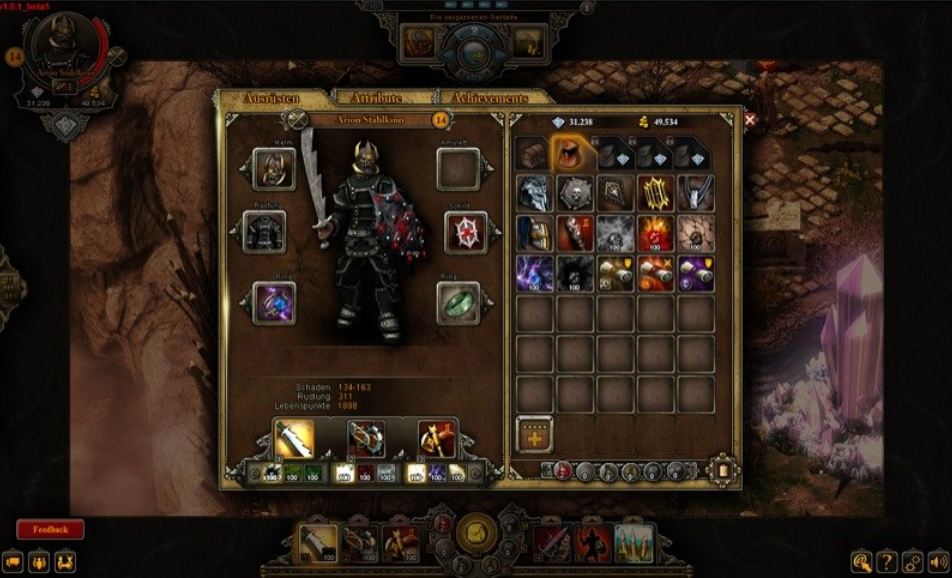Toggle the sound speaker icon
This screenshot has width=952, height=578.
coord(938,560)
